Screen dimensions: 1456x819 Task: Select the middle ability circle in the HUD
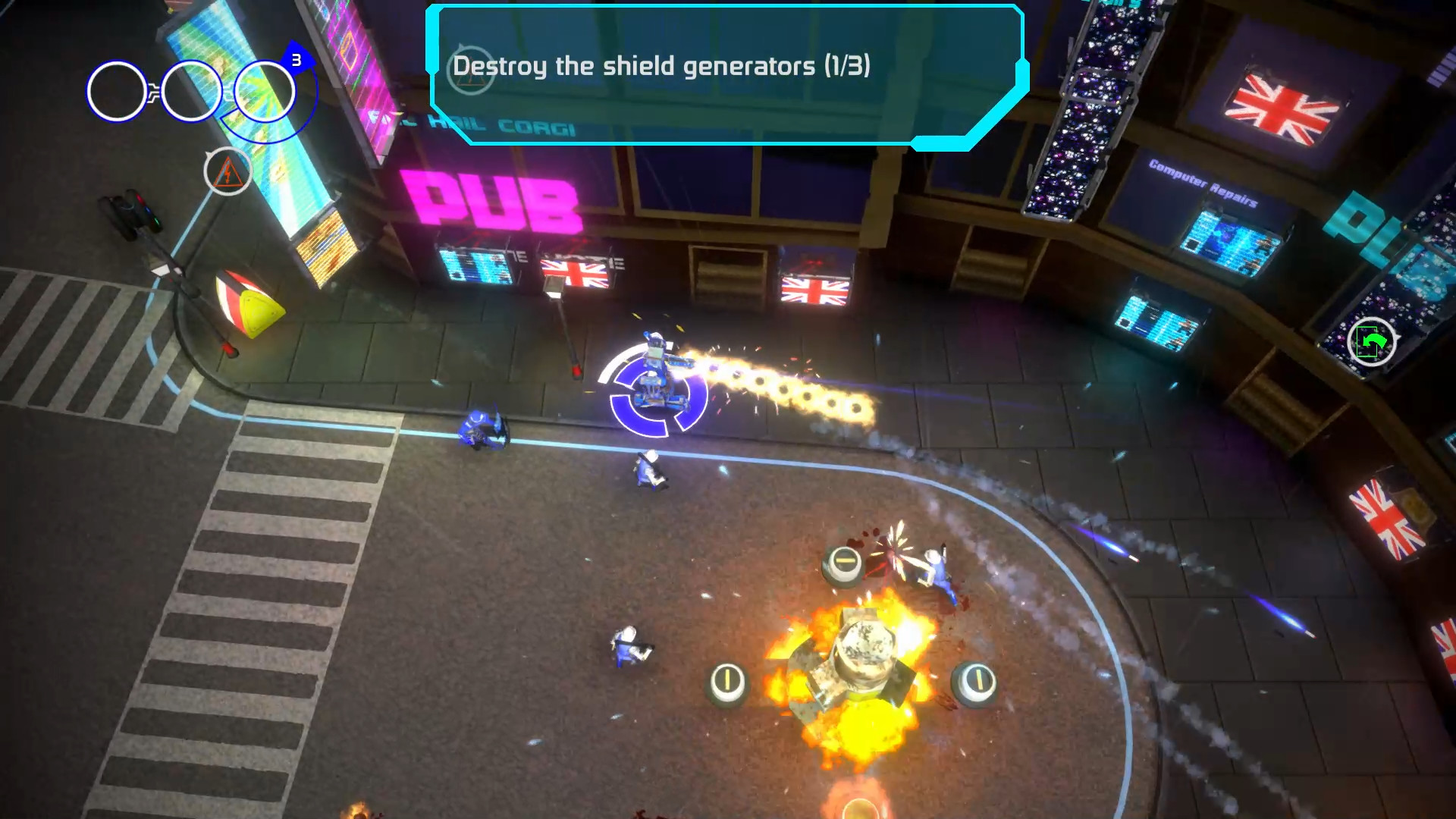pos(191,91)
